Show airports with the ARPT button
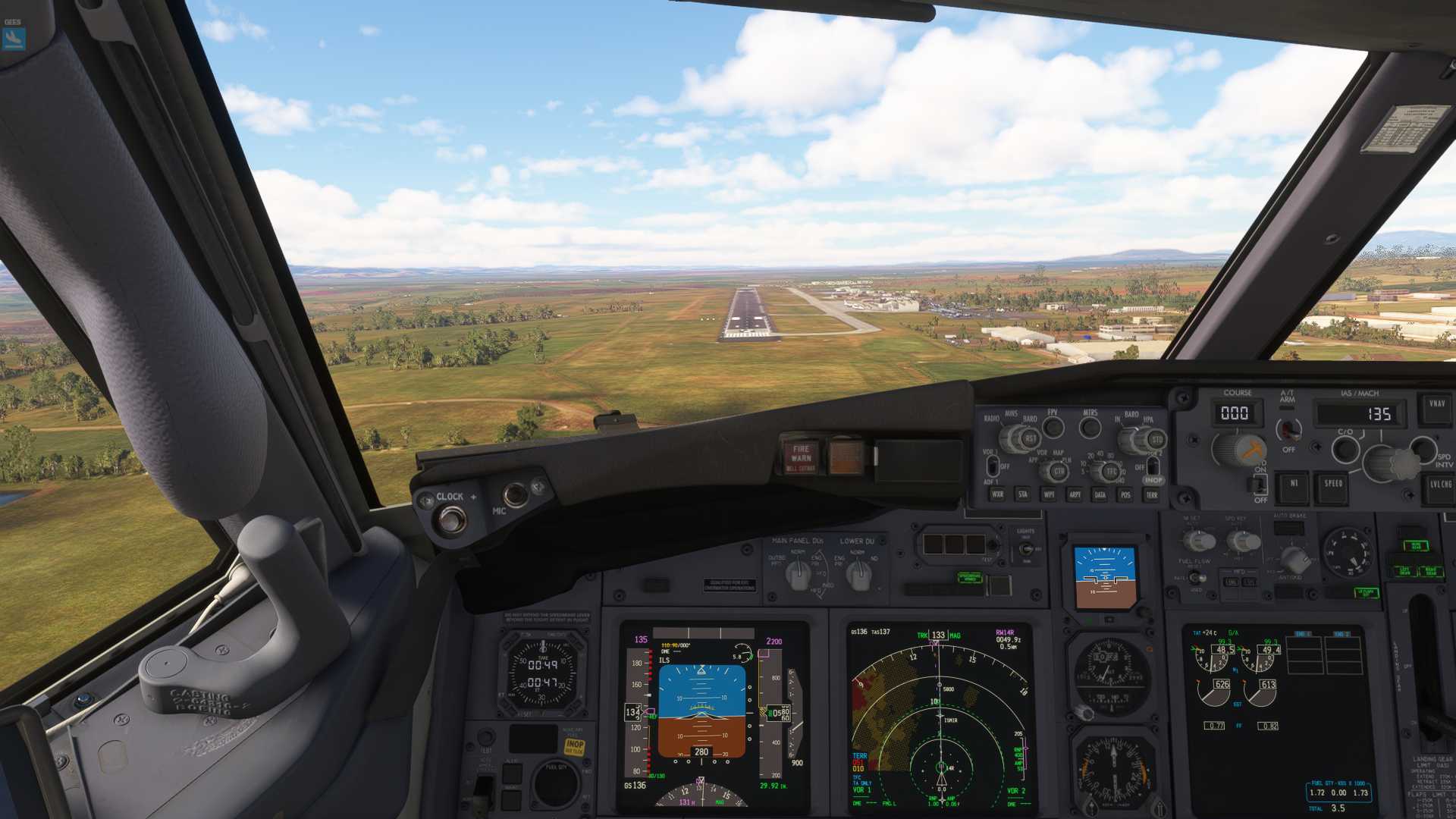This screenshot has height=819, width=1456. click(1075, 494)
